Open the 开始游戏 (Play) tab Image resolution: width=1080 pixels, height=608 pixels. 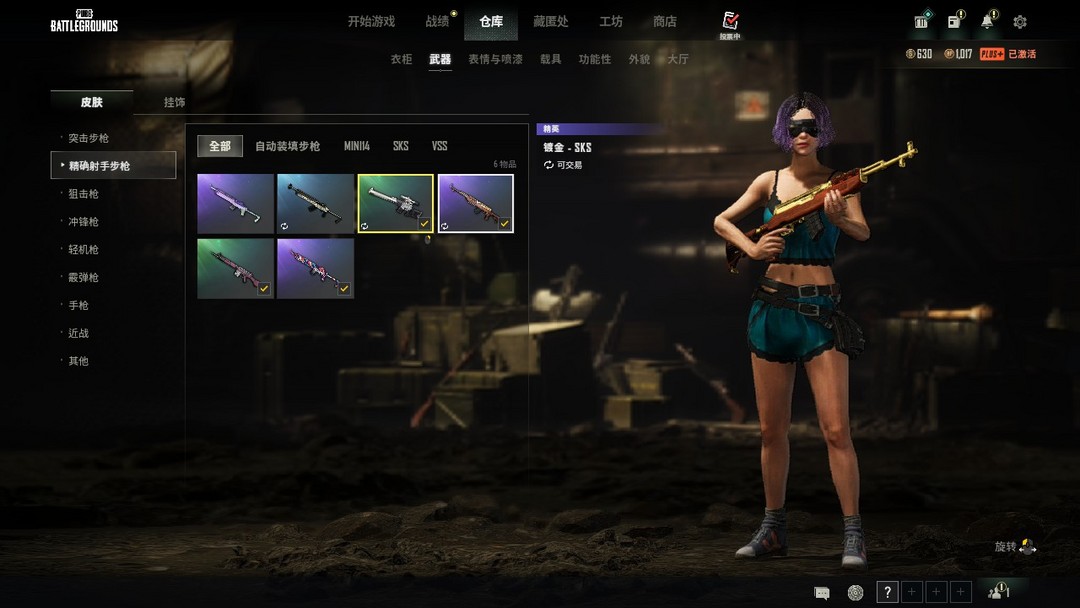point(371,21)
